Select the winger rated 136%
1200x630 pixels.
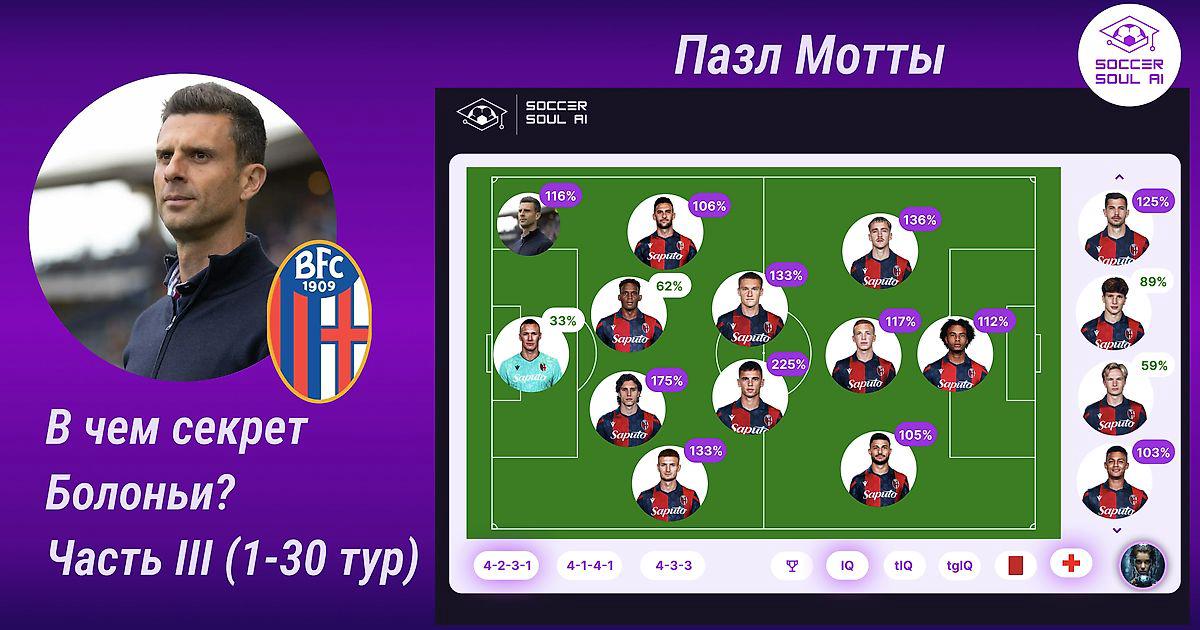(x=880, y=250)
